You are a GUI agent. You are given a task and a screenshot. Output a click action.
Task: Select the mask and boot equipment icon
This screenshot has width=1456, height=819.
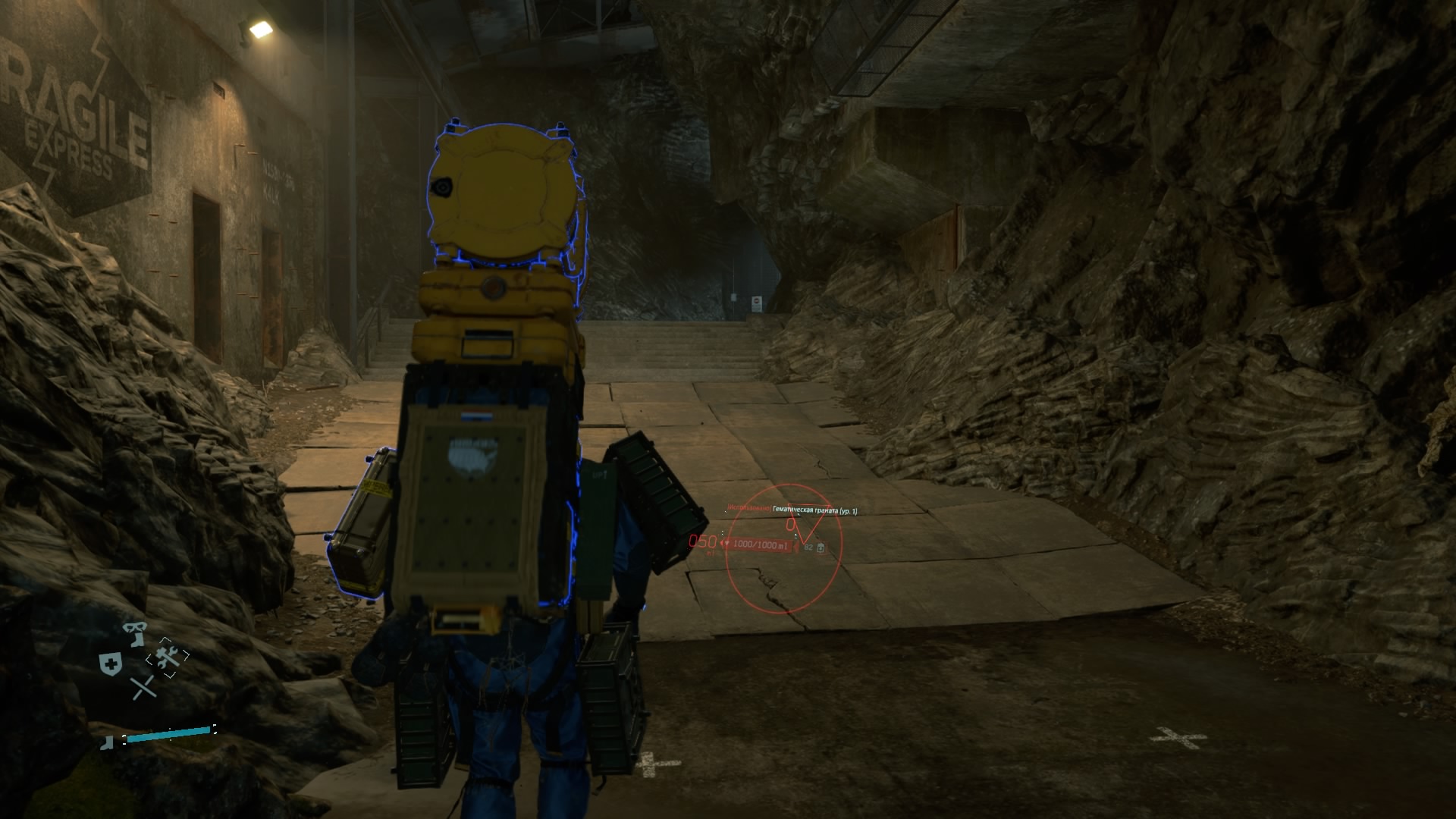(x=134, y=633)
